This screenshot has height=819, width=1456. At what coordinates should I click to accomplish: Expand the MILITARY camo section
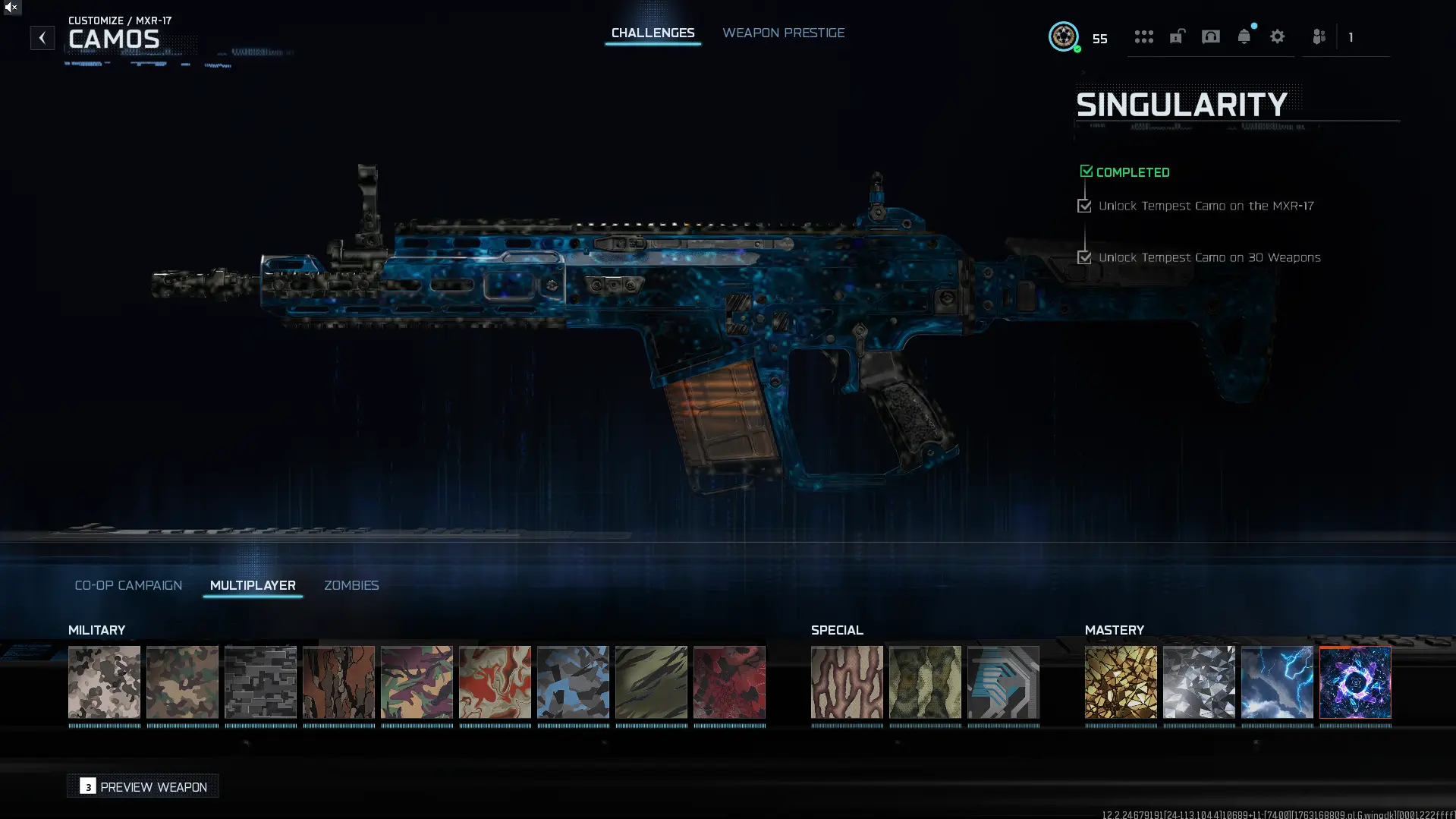point(96,630)
